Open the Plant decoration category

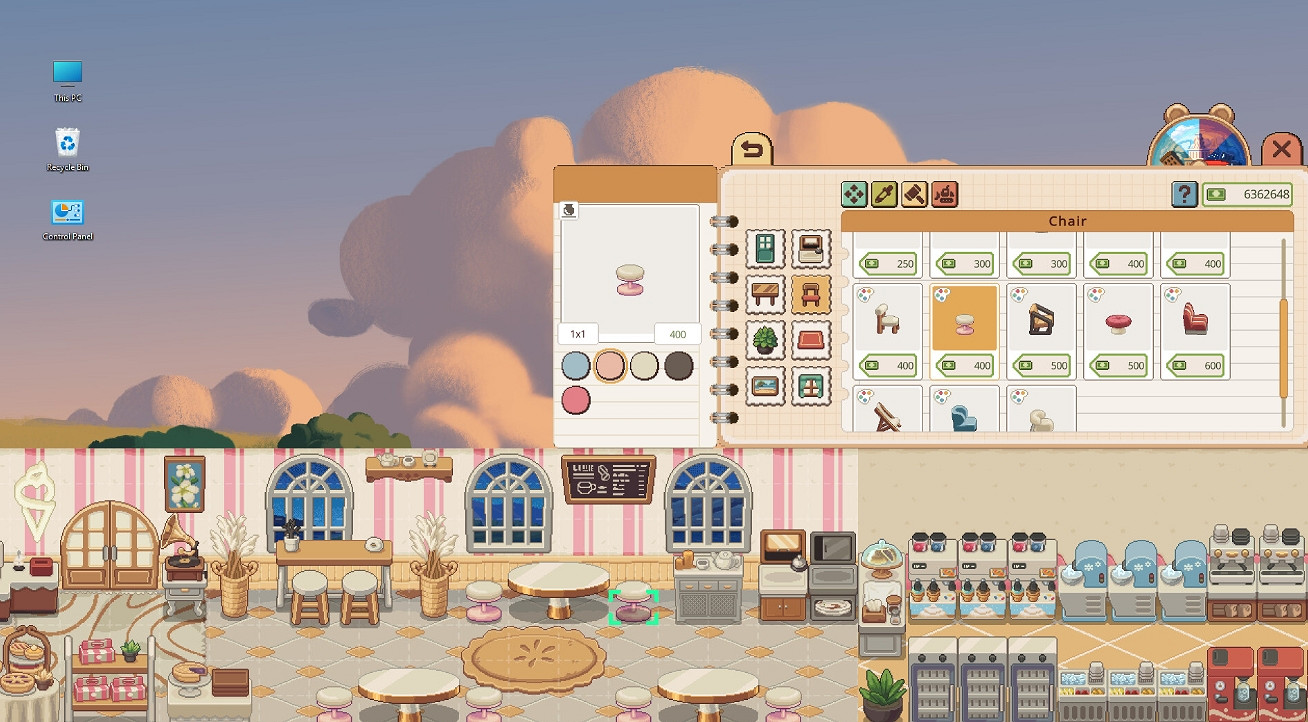[765, 340]
